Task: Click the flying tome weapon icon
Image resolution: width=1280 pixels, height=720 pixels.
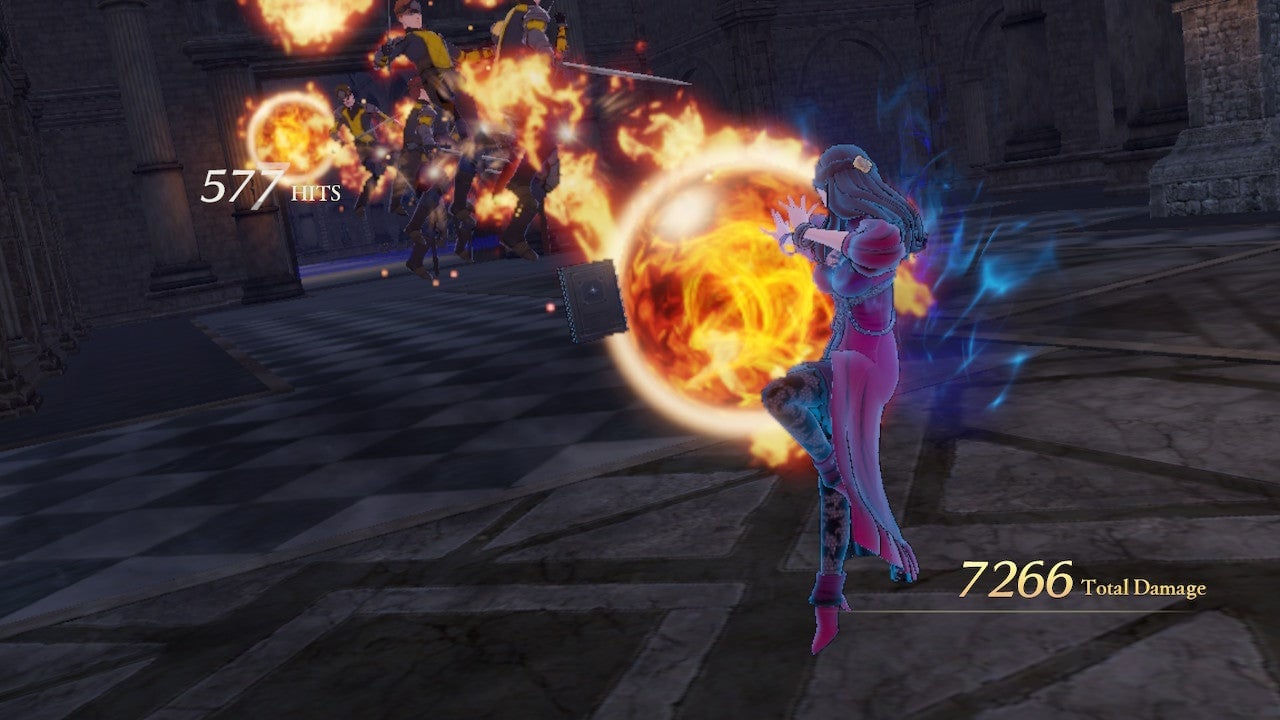Action: tap(588, 295)
